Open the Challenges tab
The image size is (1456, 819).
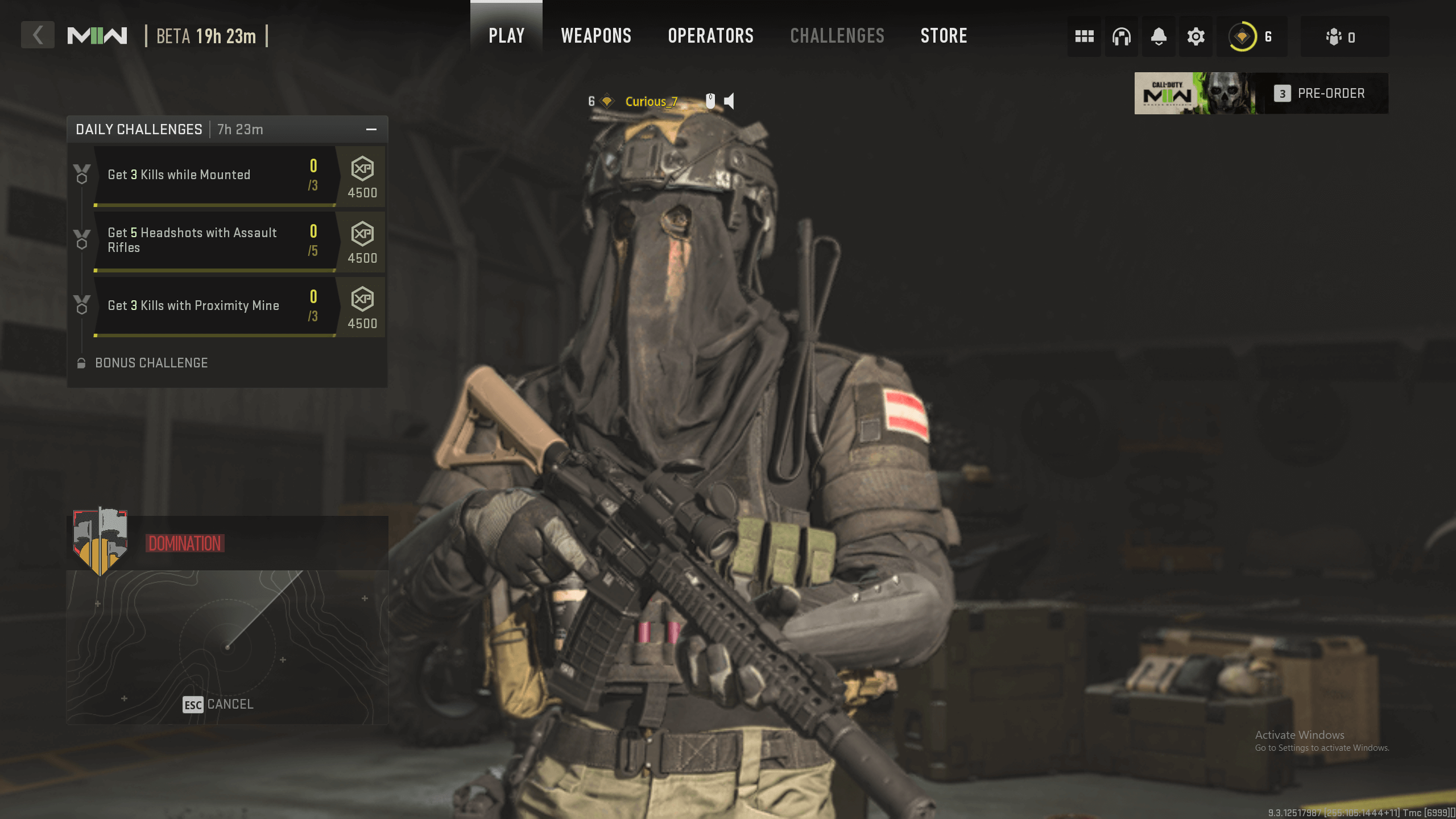click(x=837, y=35)
